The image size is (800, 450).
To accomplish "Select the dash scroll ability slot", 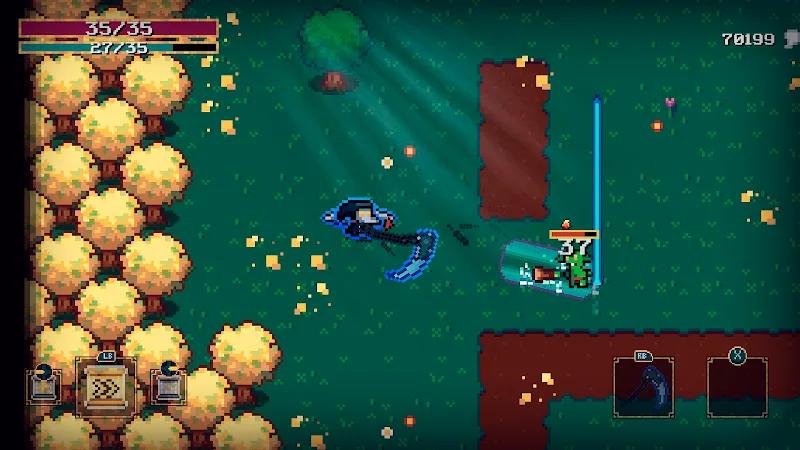I will 106,386.
